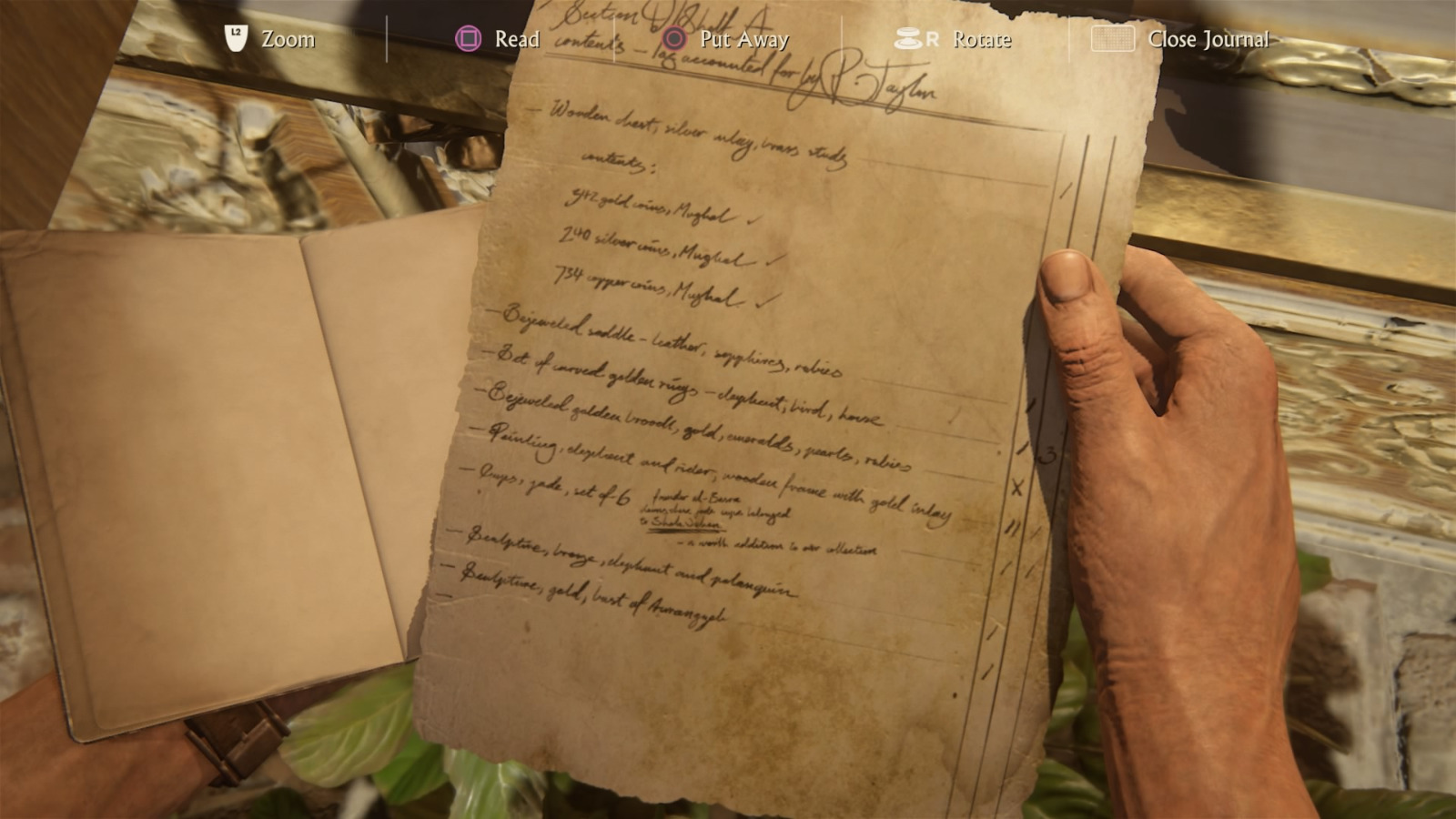
Task: Click the Rotate action label
Action: tap(981, 40)
